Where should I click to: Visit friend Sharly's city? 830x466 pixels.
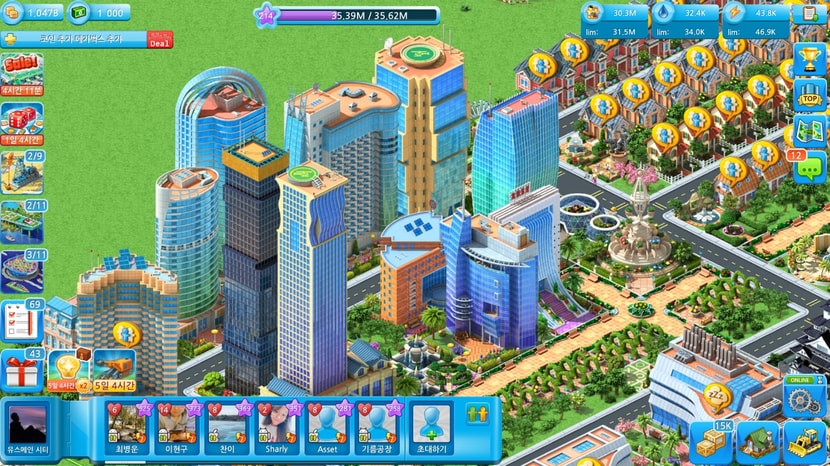[277, 425]
